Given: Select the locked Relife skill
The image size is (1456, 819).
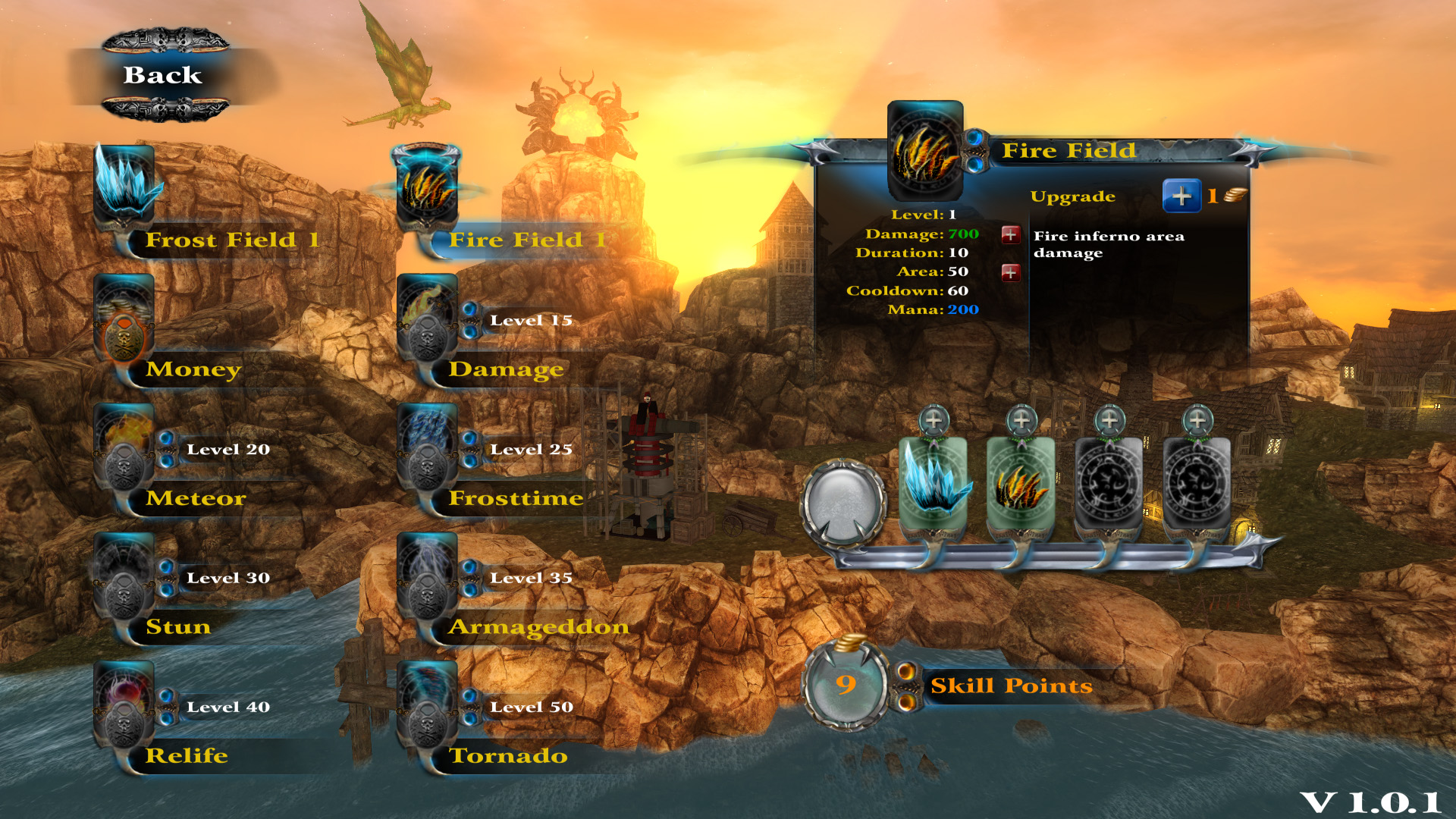Looking at the screenshot, I should point(124,707).
